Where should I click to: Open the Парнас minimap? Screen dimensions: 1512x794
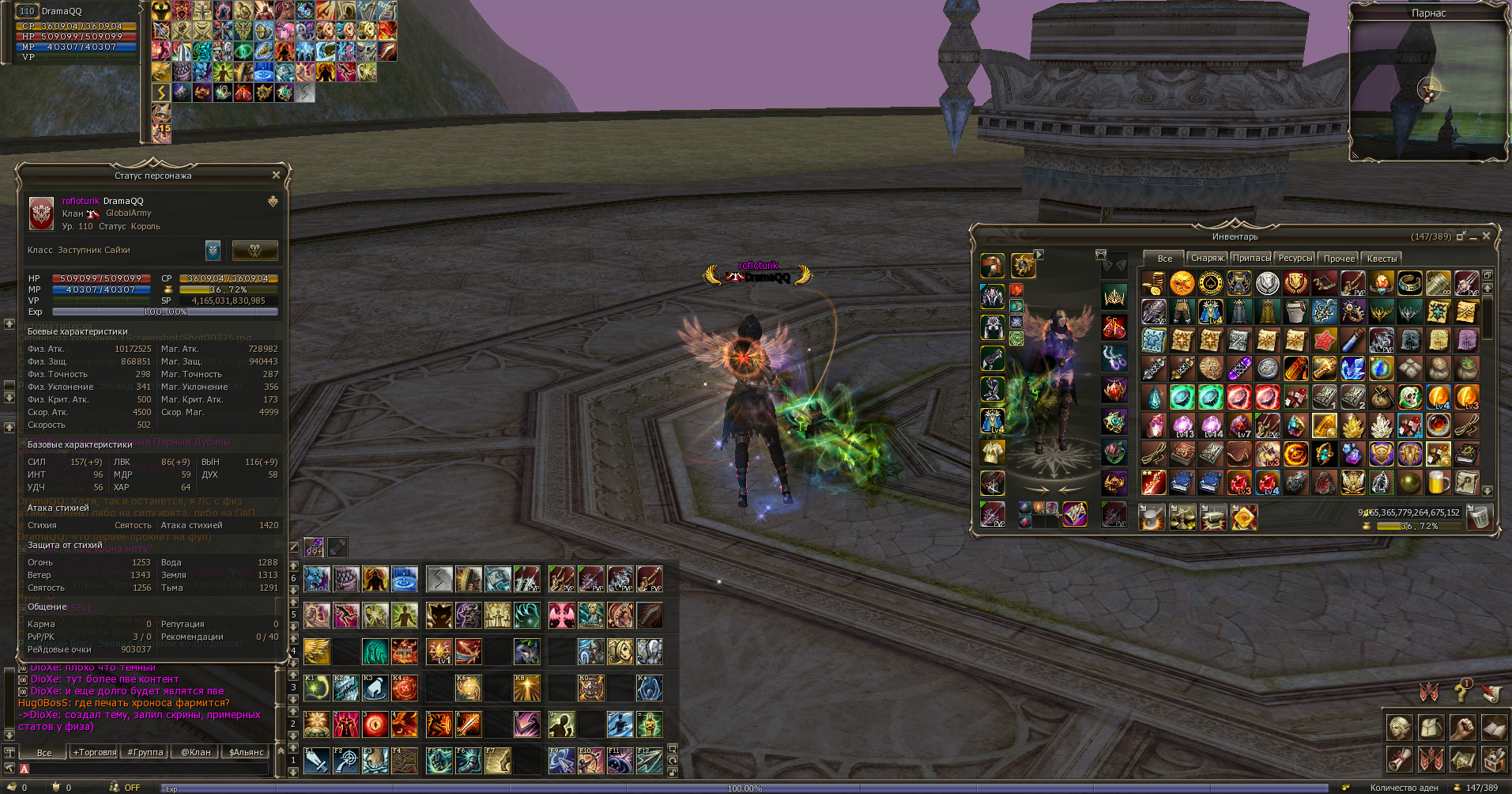click(x=1428, y=89)
